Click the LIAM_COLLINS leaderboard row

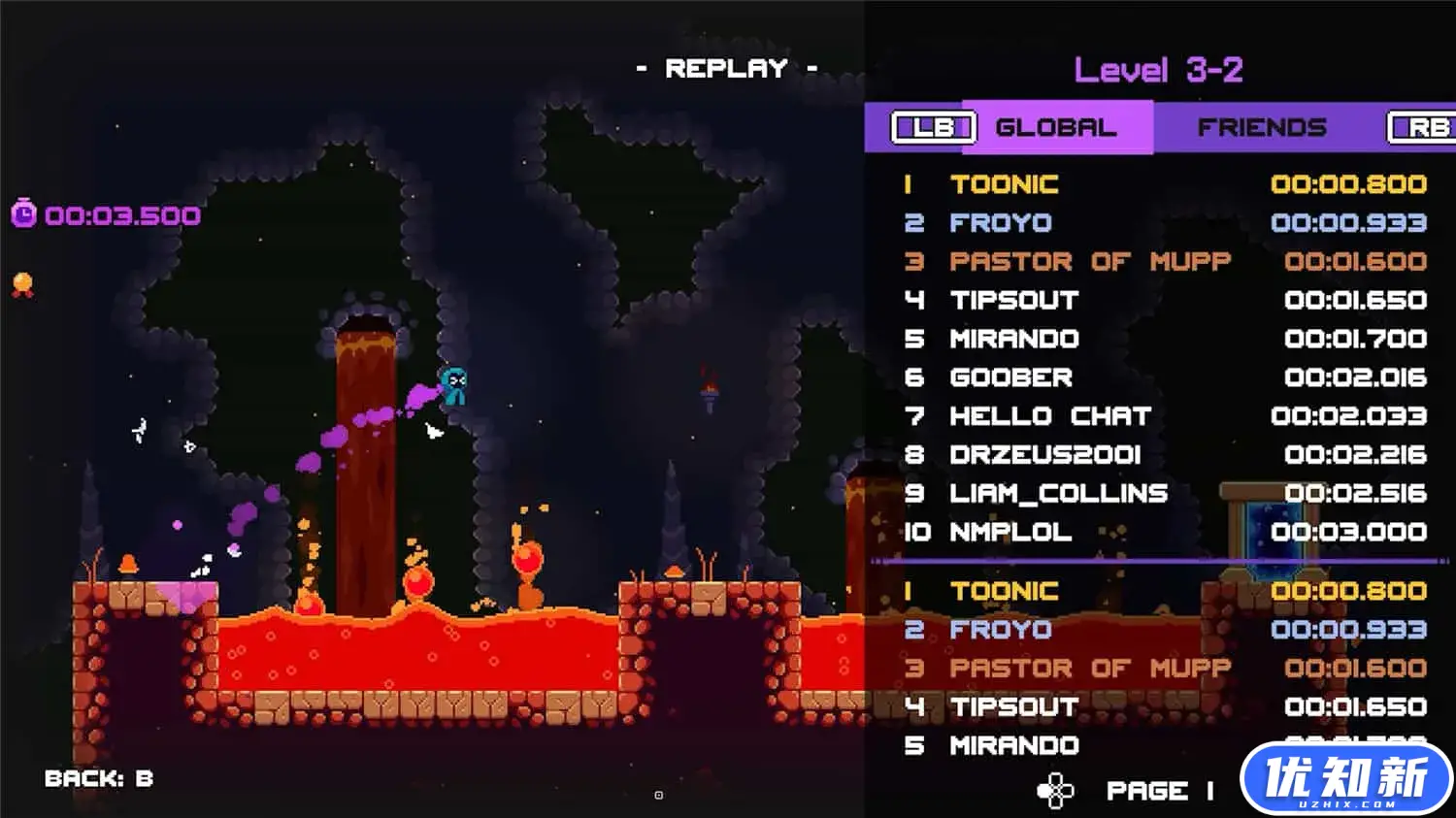tap(1164, 494)
